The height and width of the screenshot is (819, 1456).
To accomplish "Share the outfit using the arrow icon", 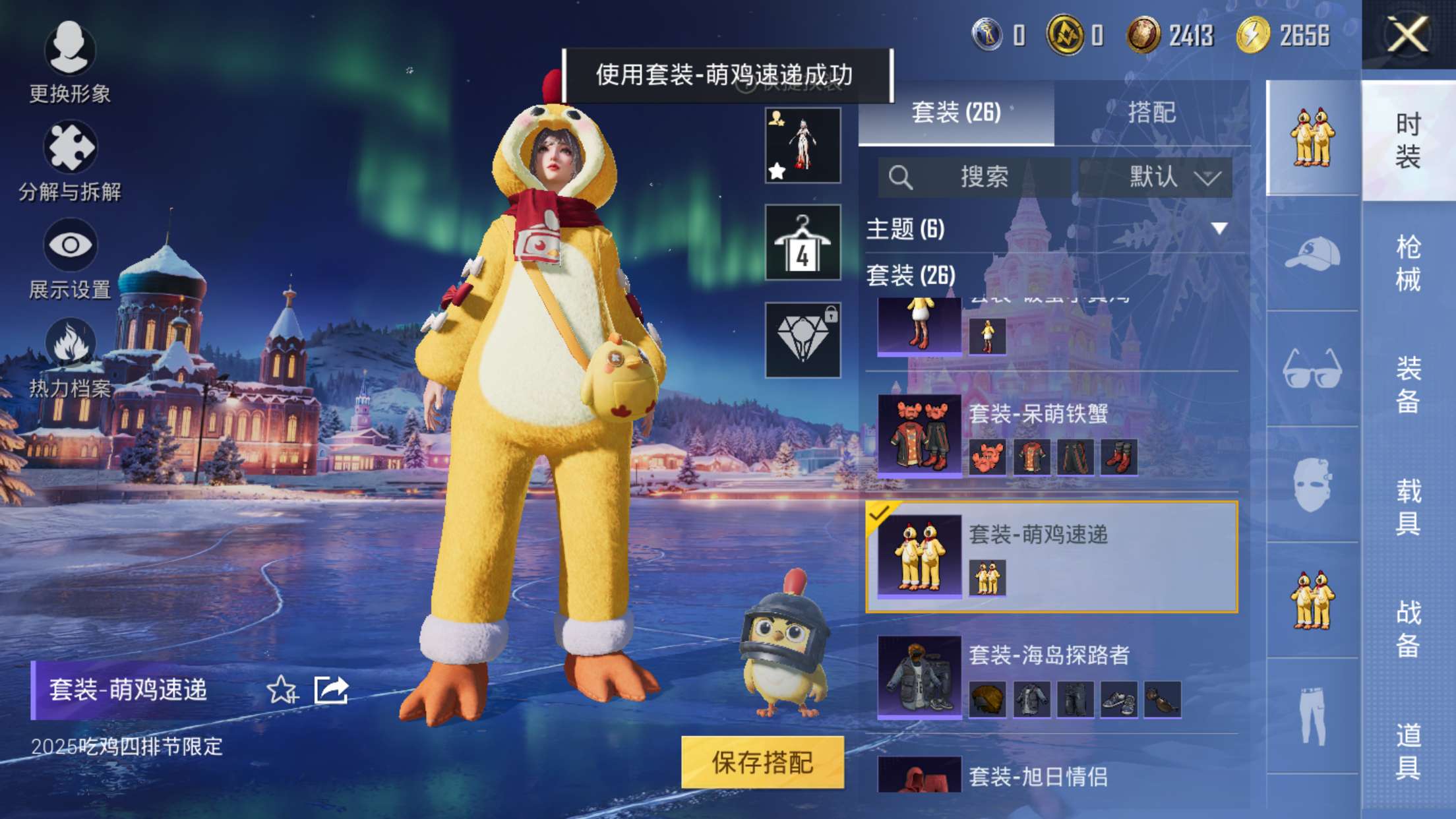I will pyautogui.click(x=331, y=690).
